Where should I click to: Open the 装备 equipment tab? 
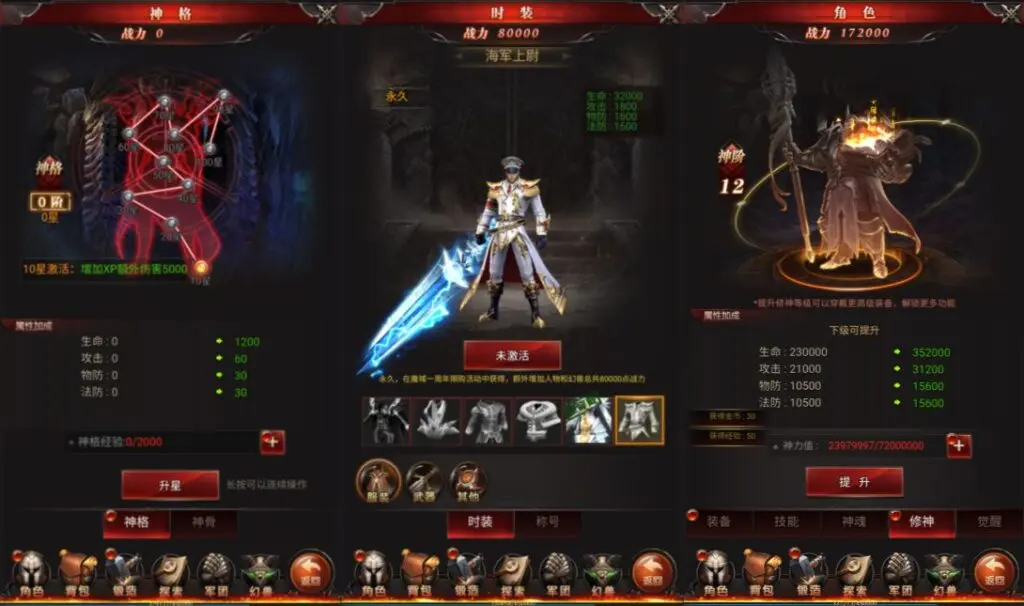(718, 522)
